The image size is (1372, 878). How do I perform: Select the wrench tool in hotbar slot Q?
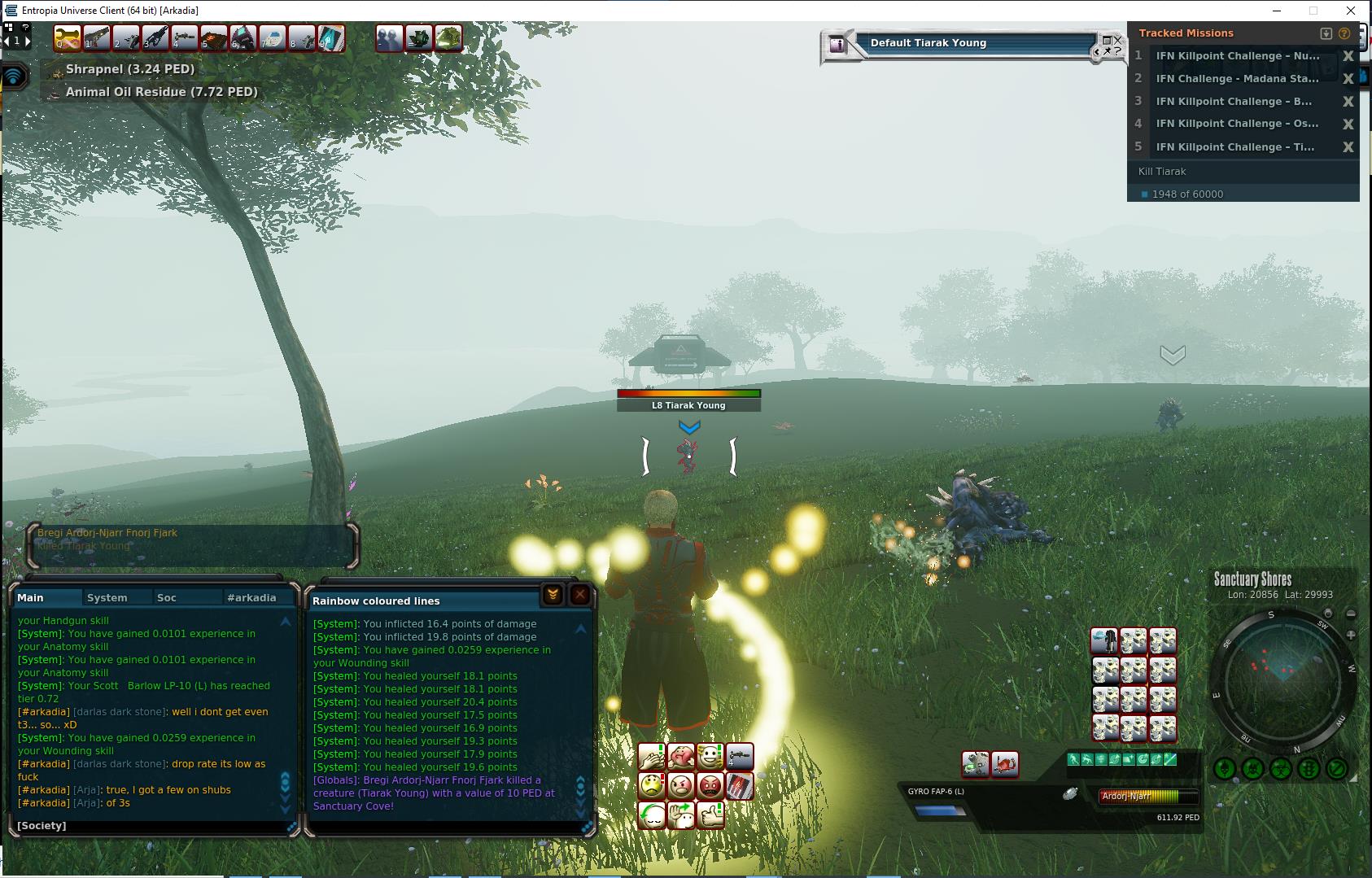[x=67, y=38]
